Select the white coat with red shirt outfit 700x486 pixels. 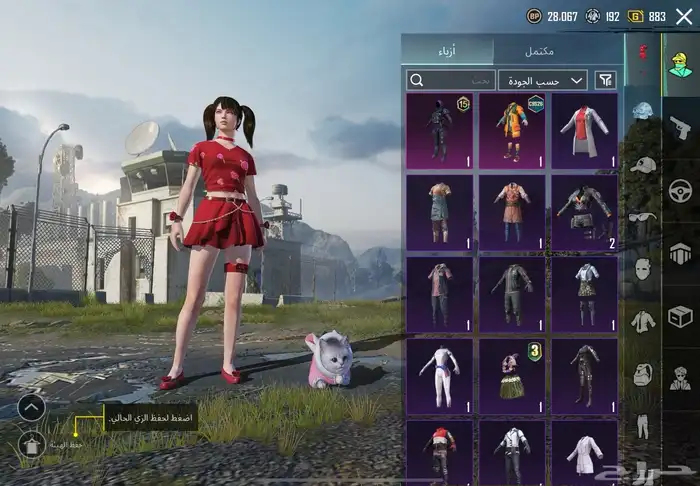[x=584, y=130]
